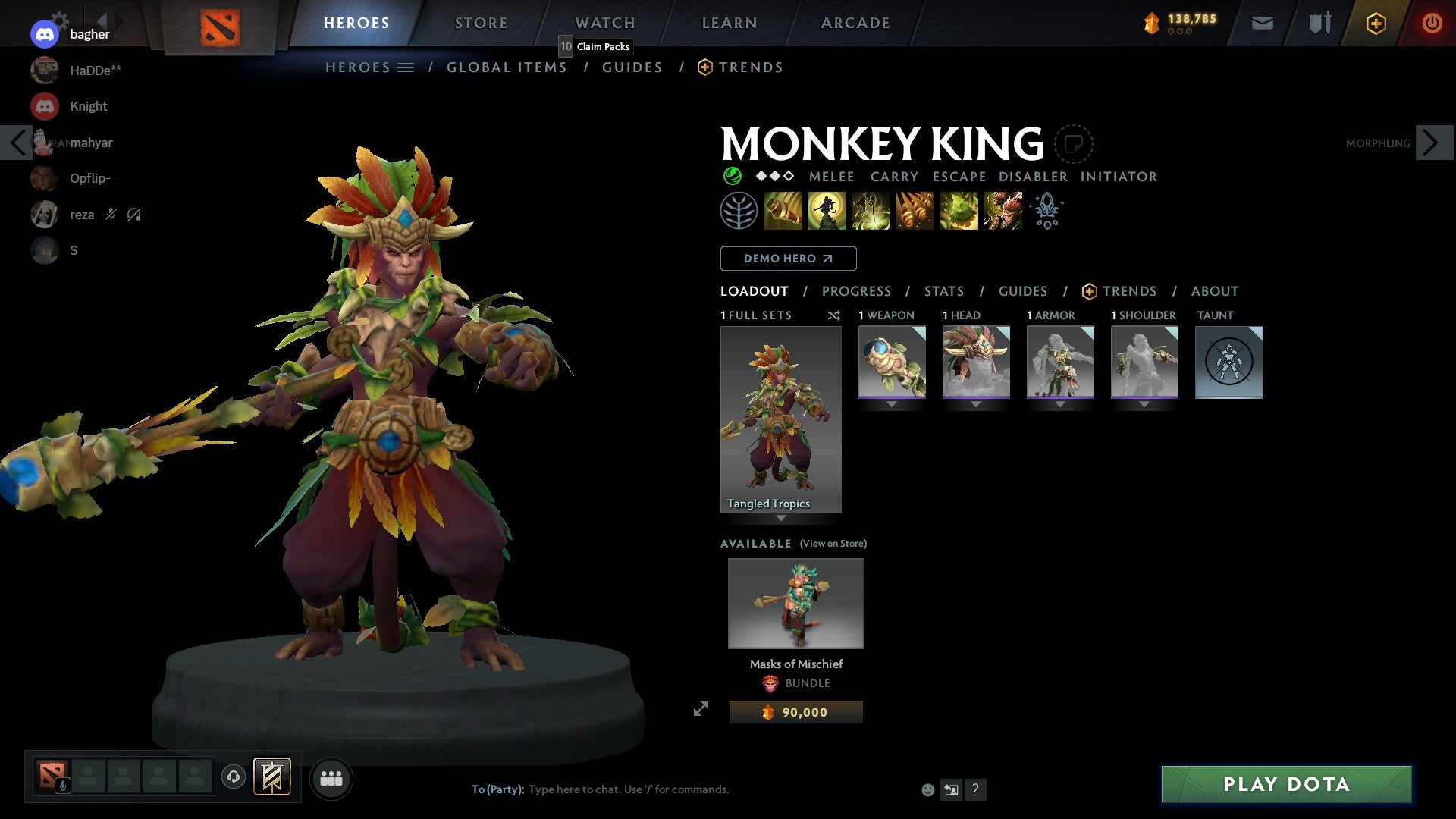The image size is (1456, 819).
Task: Click the power button icon top right
Action: (1434, 23)
